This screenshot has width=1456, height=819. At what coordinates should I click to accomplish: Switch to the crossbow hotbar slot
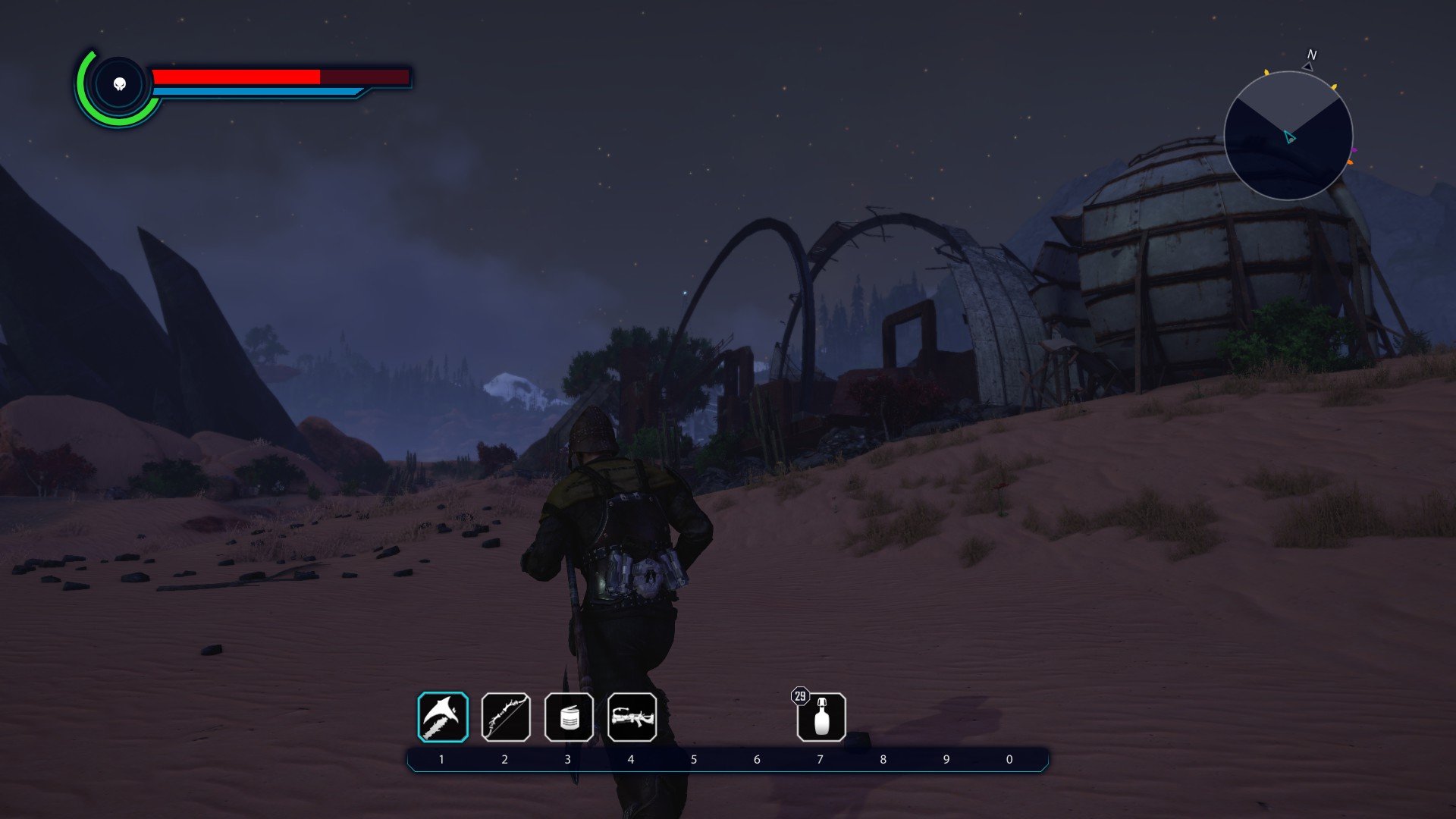(x=632, y=717)
